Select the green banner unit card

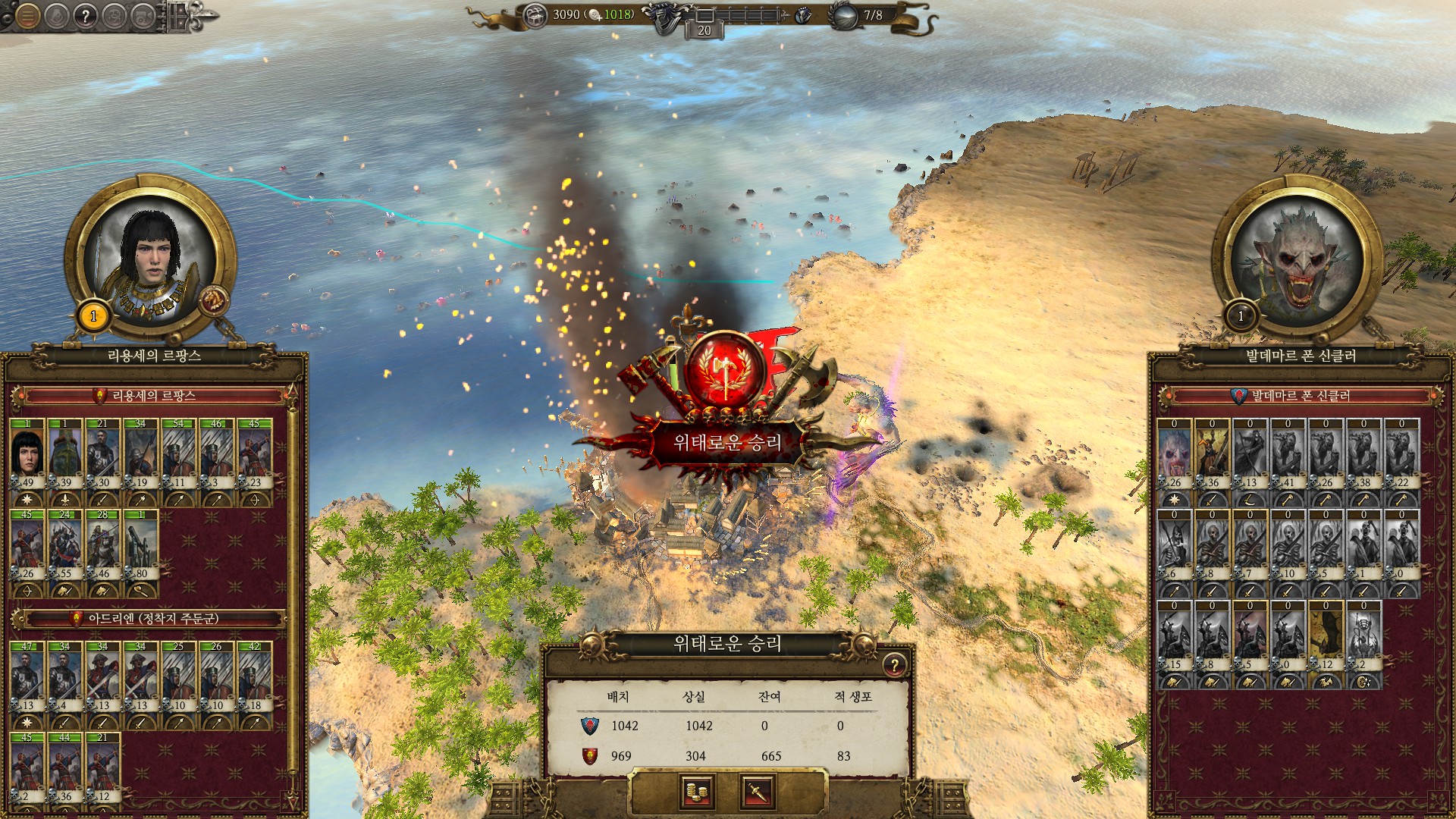pos(65,453)
